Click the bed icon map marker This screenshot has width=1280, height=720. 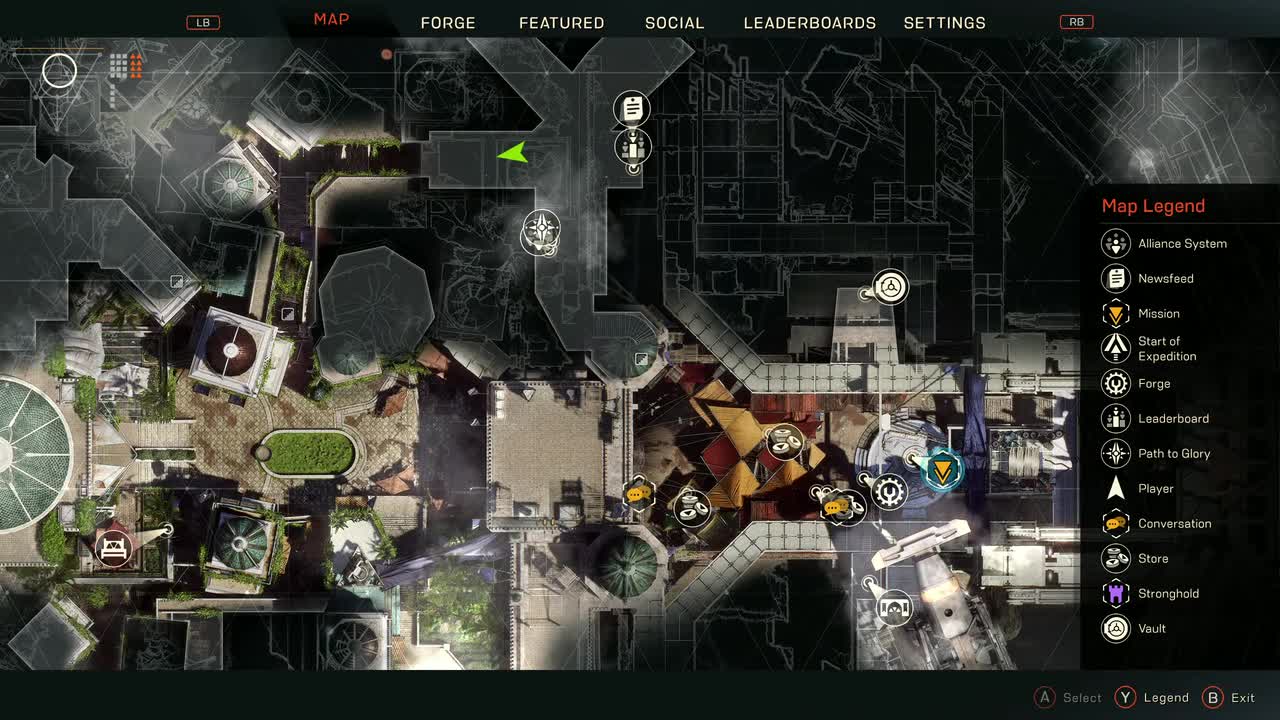point(114,548)
